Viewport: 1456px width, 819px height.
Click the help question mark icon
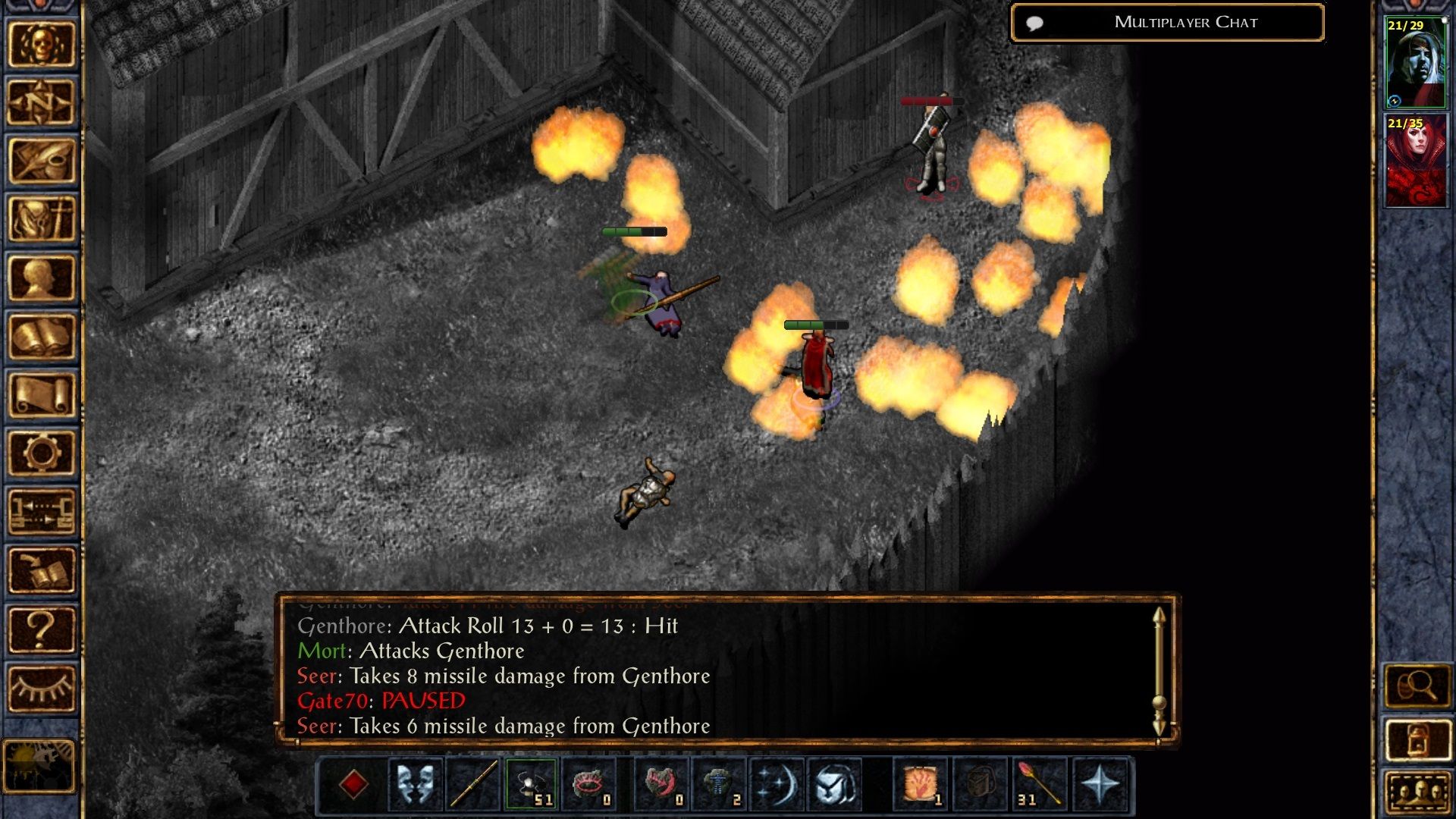(42, 629)
